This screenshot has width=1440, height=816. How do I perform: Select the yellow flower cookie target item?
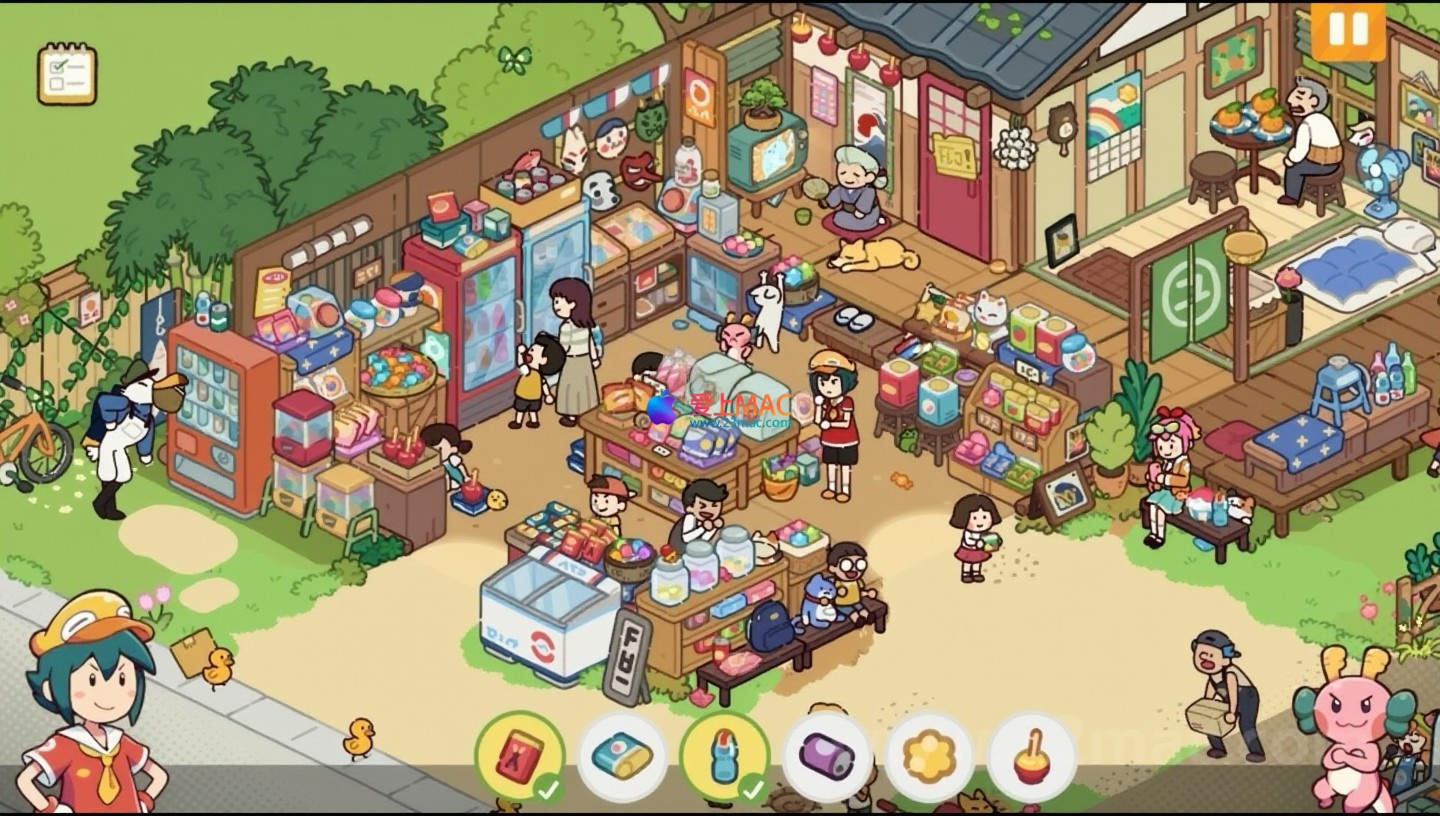pyautogui.click(x=930, y=756)
